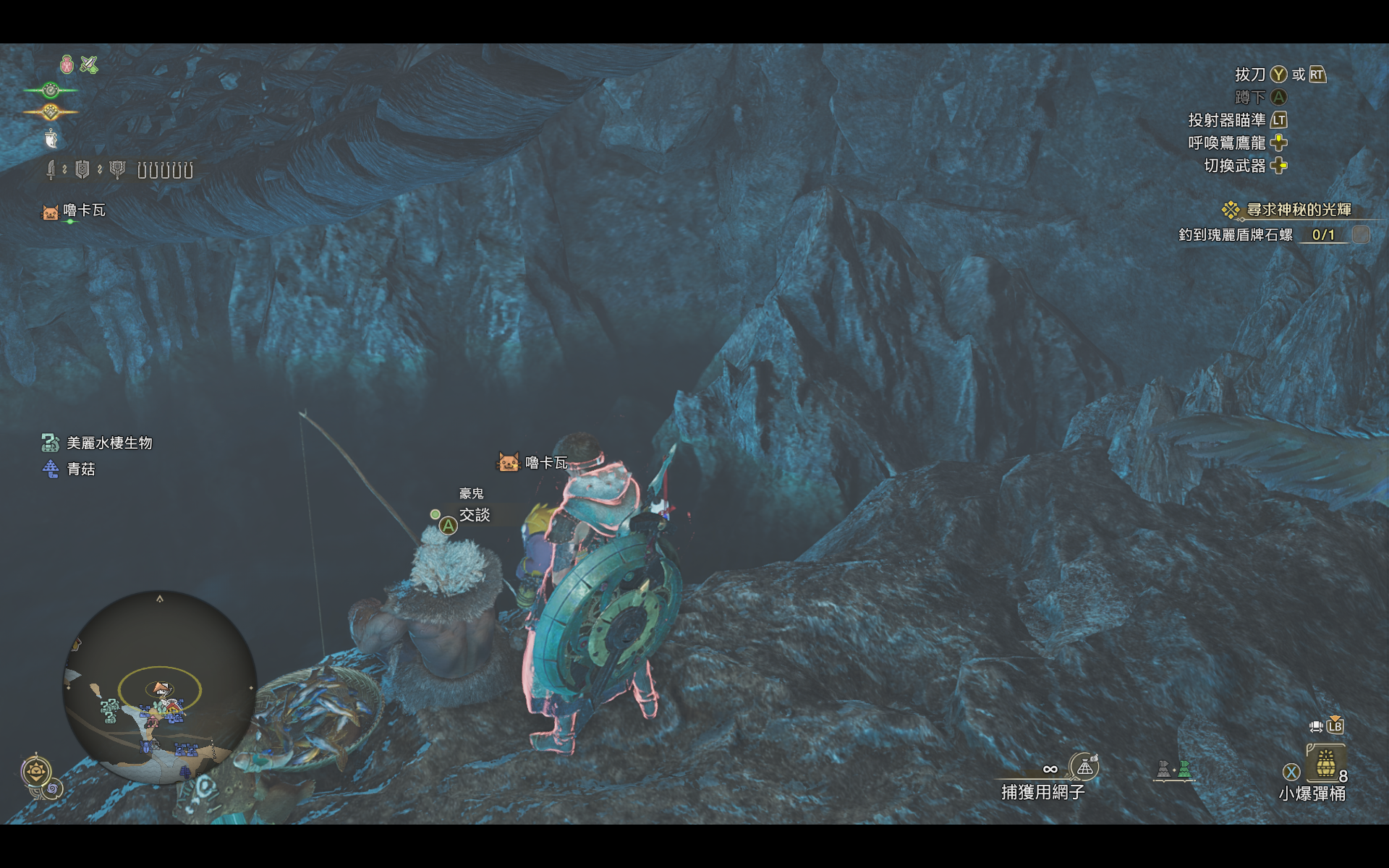Open the circular minimap
This screenshot has width=1389, height=868.
160,687
